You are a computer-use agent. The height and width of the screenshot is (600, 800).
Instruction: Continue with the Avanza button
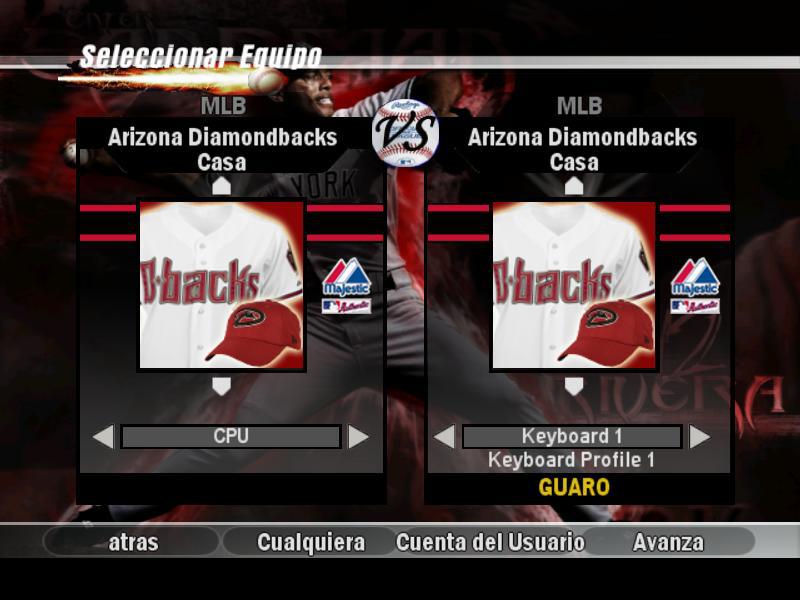click(x=668, y=542)
